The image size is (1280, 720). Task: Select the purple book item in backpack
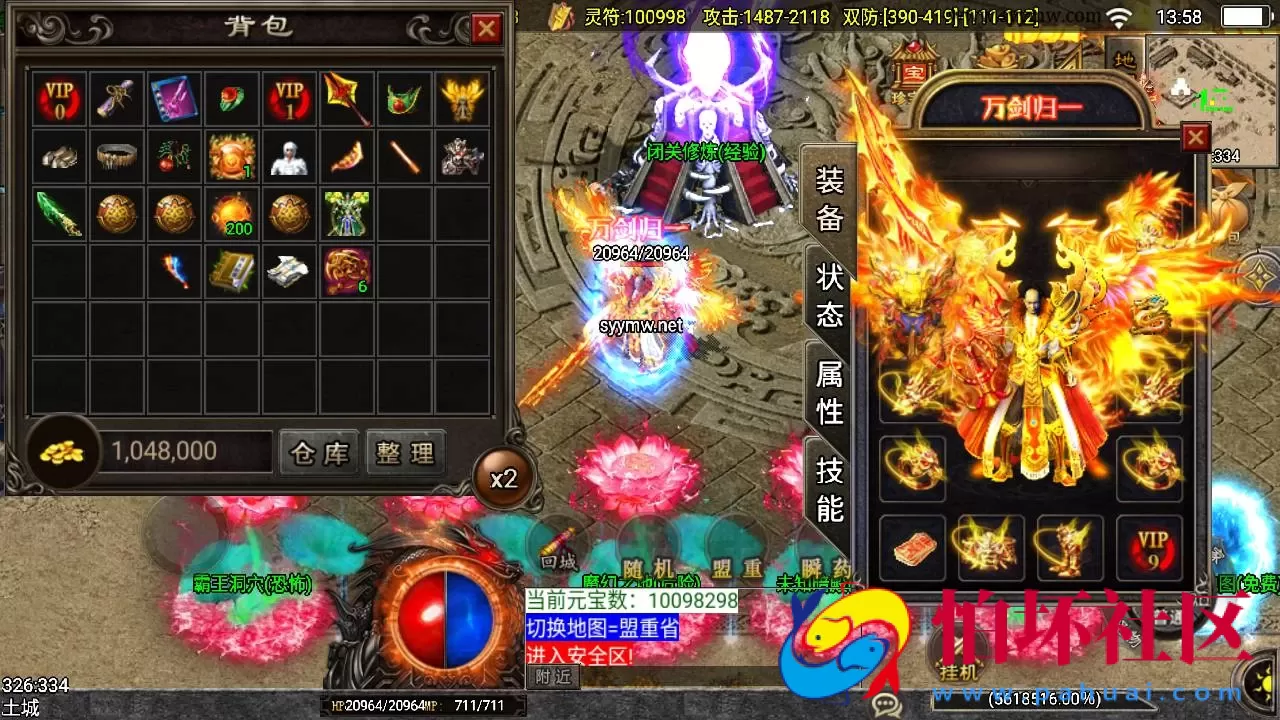click(x=174, y=98)
